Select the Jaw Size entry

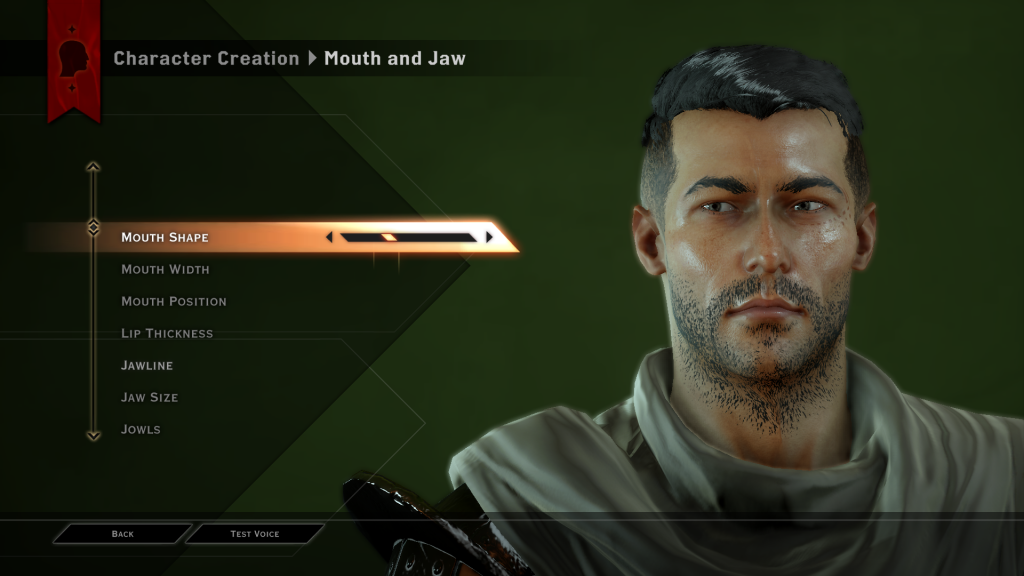point(150,397)
